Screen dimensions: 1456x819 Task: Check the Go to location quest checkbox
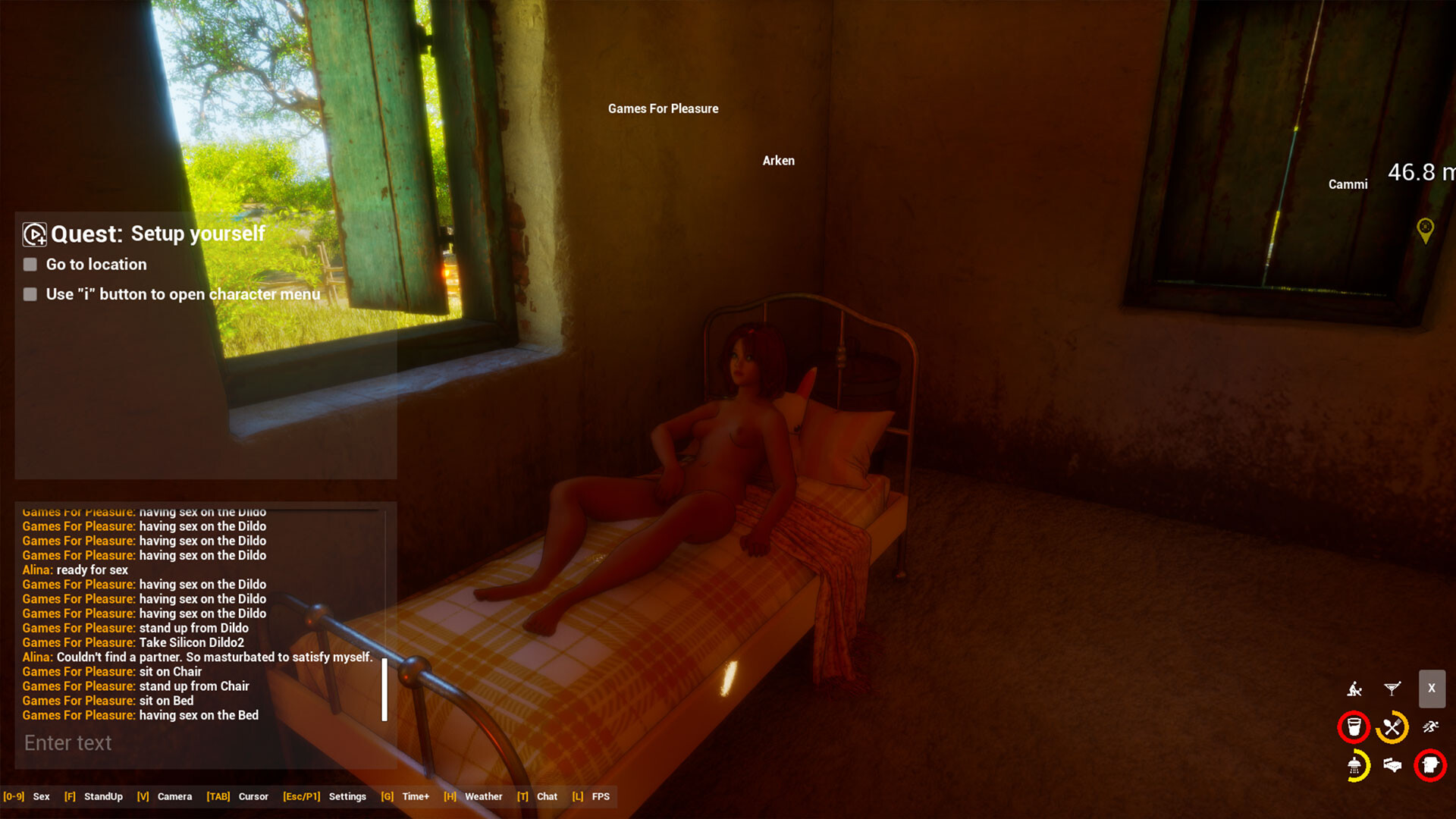coord(30,264)
